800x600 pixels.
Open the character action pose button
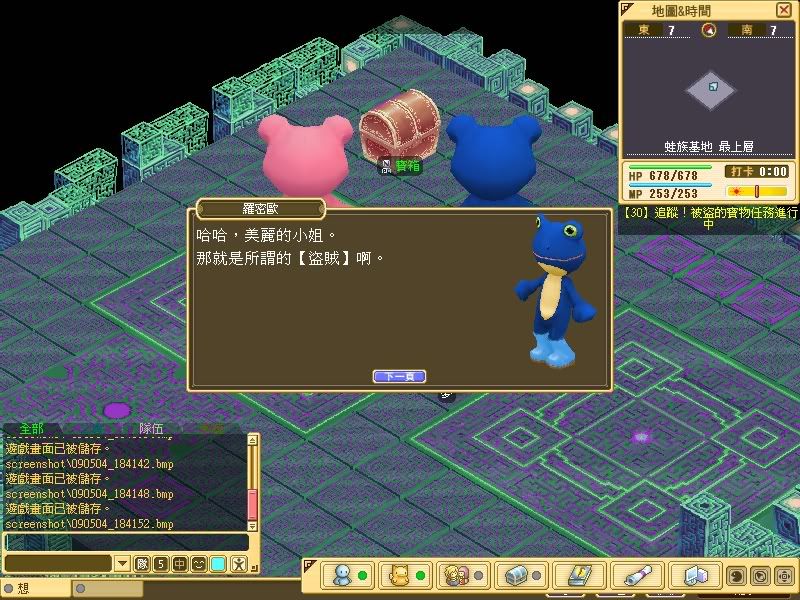click(x=239, y=564)
